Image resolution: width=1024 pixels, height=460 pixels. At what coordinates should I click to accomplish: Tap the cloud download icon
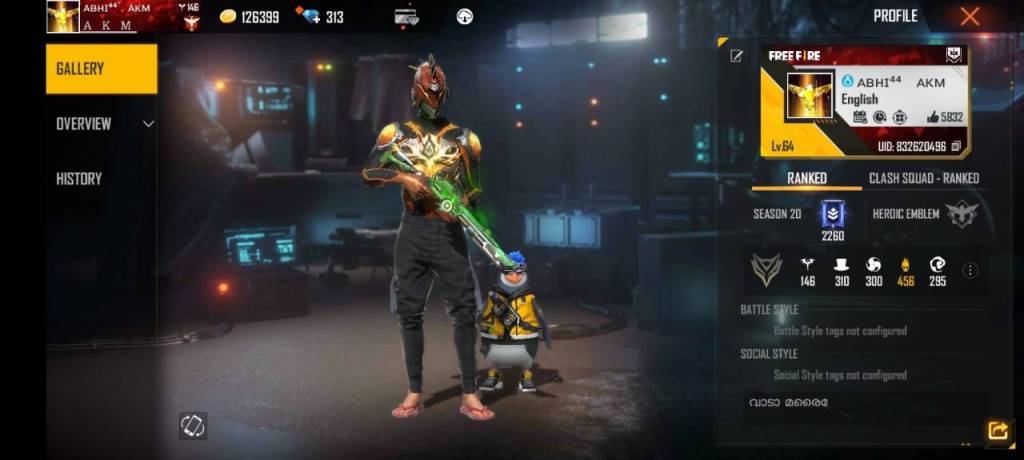pos(464,16)
